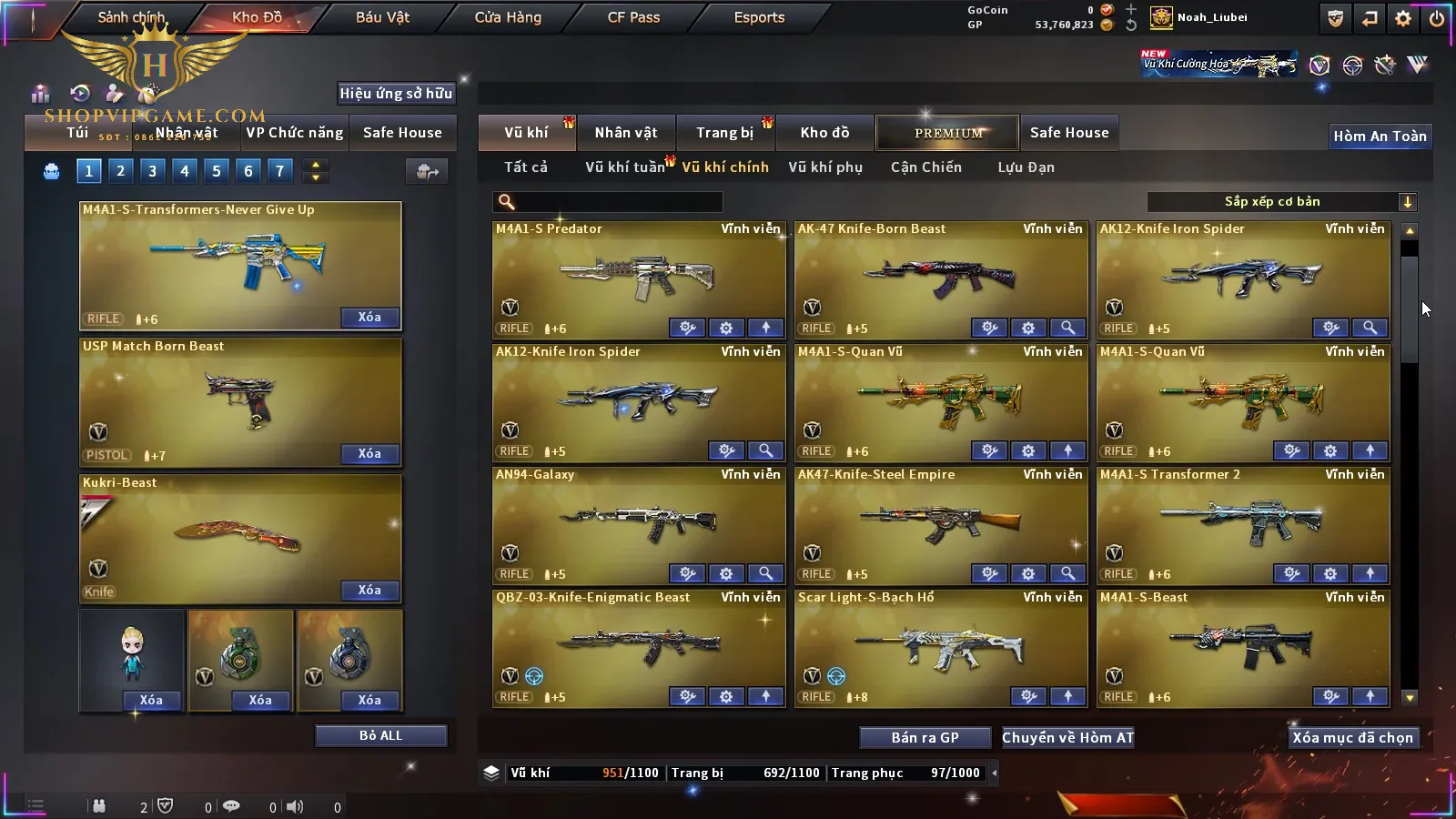Click the Bán ra GP button
The height and width of the screenshot is (819, 1456).
pos(925,738)
